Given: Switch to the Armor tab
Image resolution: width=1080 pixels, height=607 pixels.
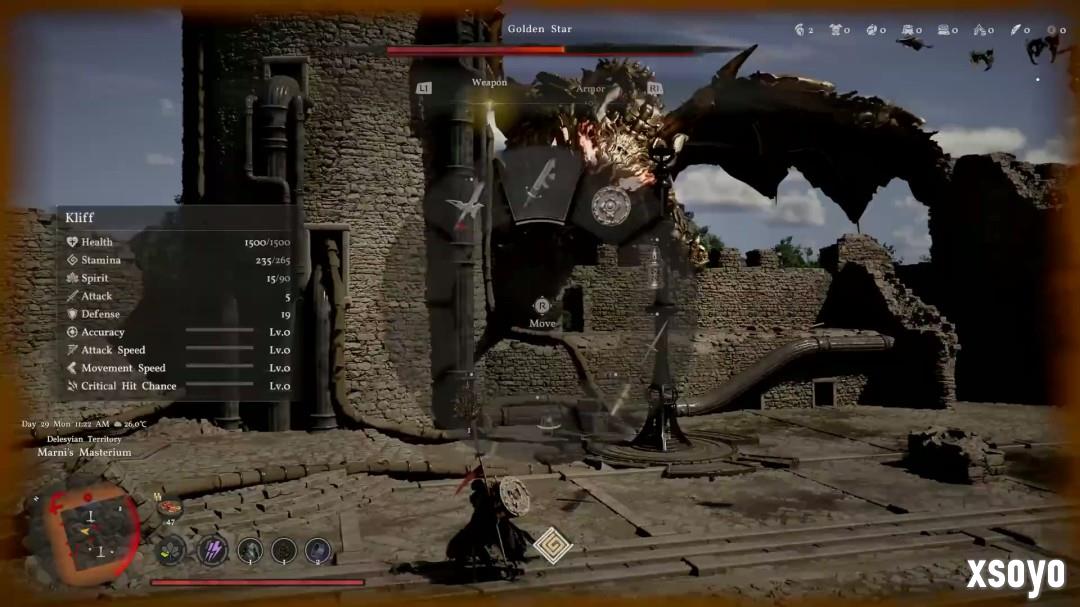Looking at the screenshot, I should (590, 89).
